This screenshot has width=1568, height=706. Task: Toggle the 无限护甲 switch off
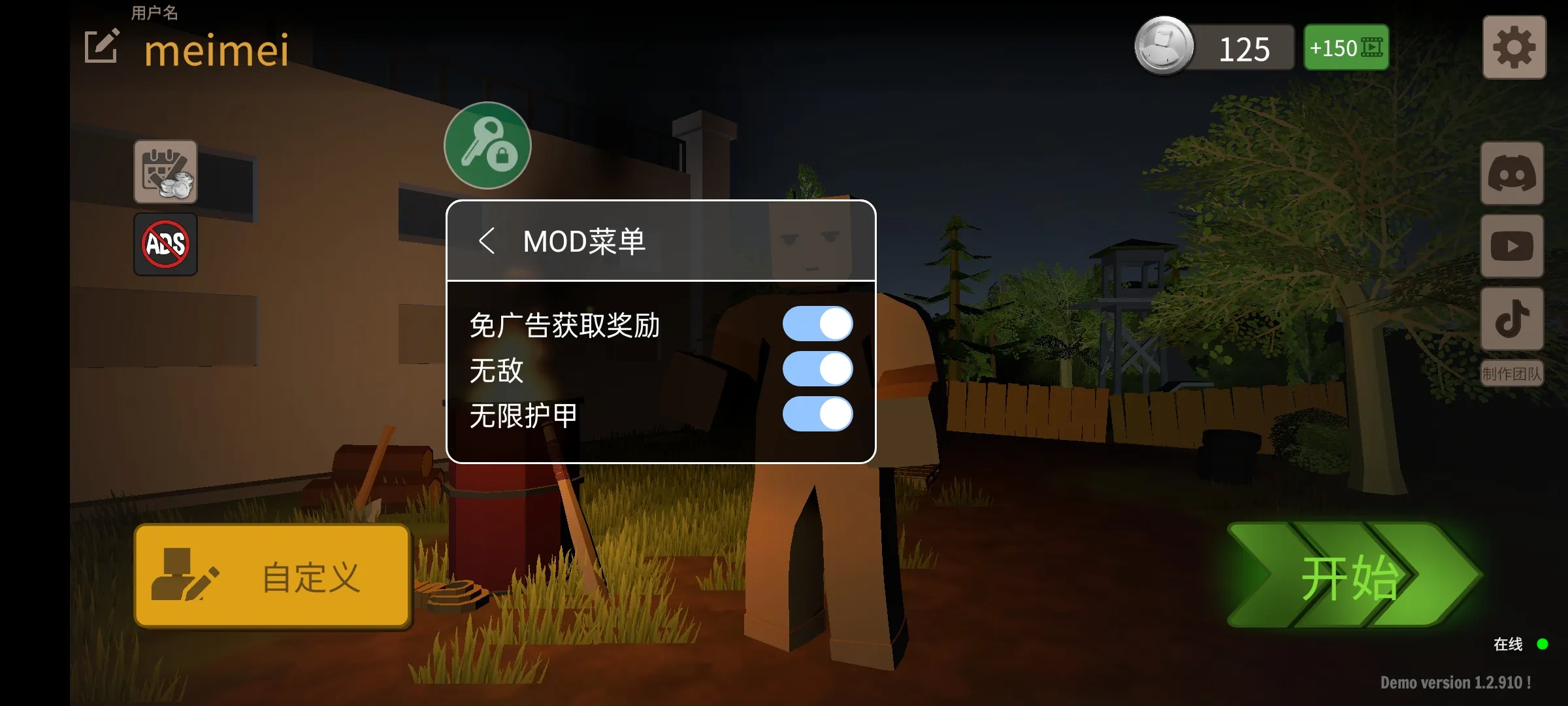tap(817, 414)
